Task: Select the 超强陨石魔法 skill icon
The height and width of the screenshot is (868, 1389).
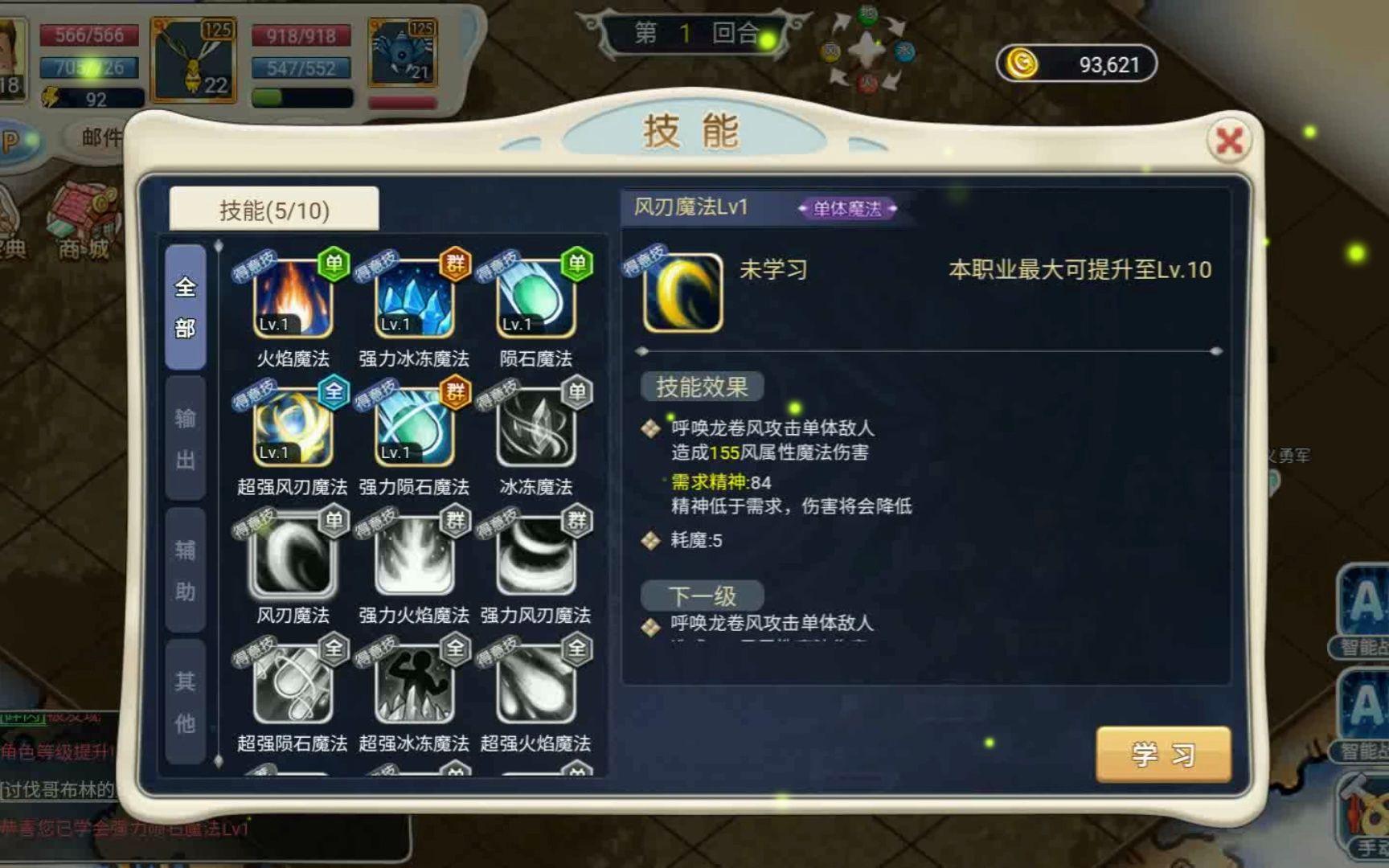Action: point(293,685)
